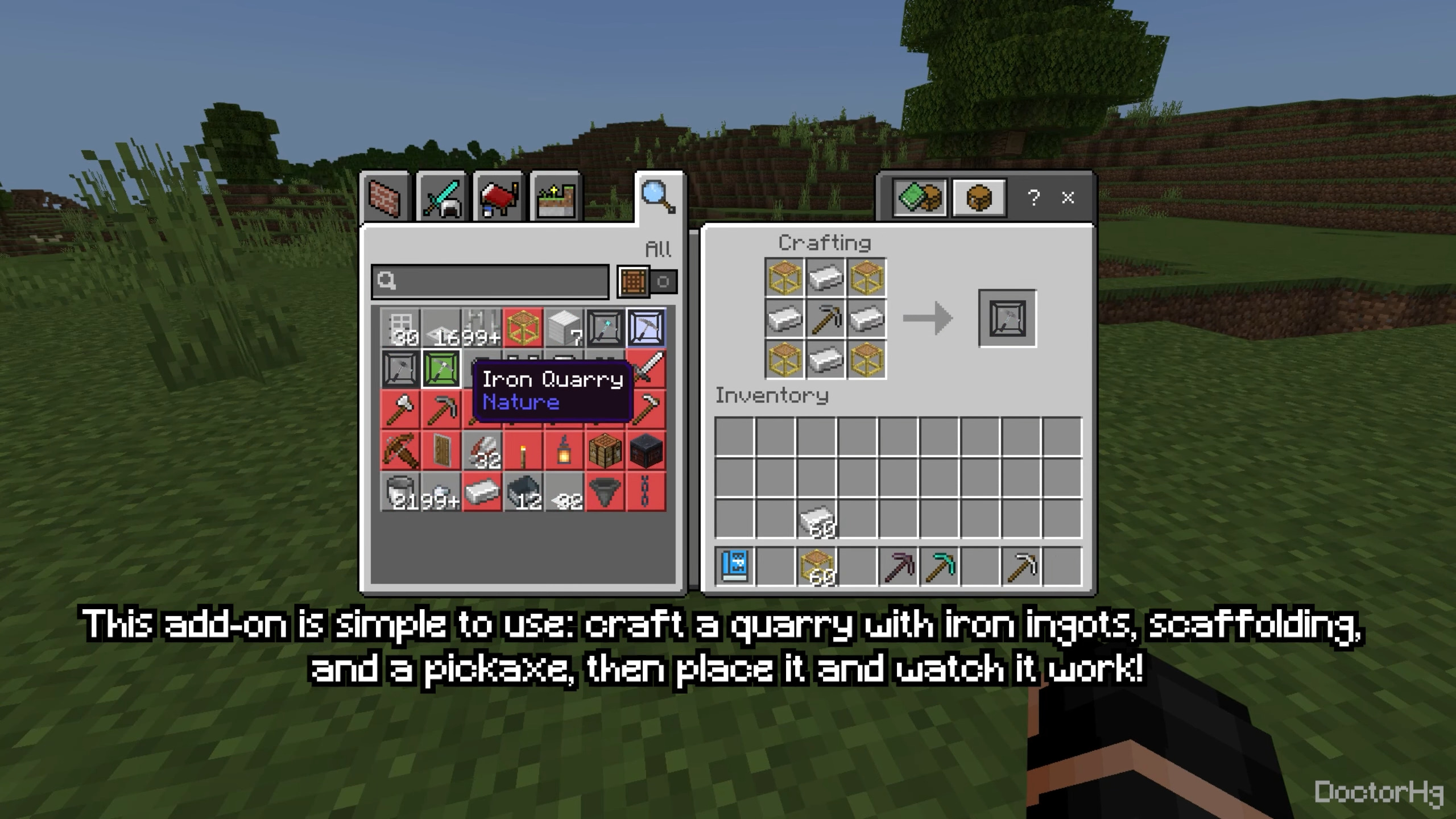Click the crafting table item in the creative list

click(x=605, y=450)
